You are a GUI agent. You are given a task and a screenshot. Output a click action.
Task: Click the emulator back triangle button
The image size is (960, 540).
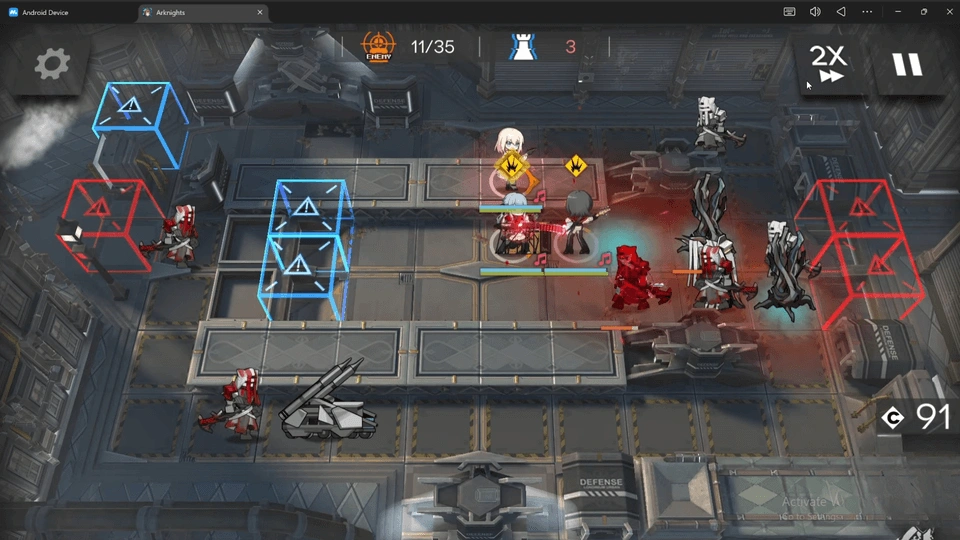(841, 12)
